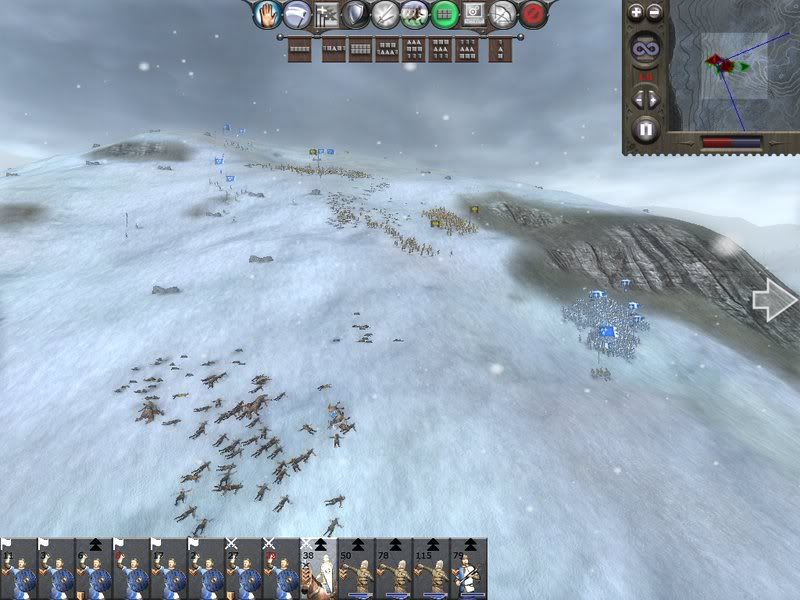Toggle guard mode shield icon
Viewport: 800px width, 600px height.
(x=355, y=14)
